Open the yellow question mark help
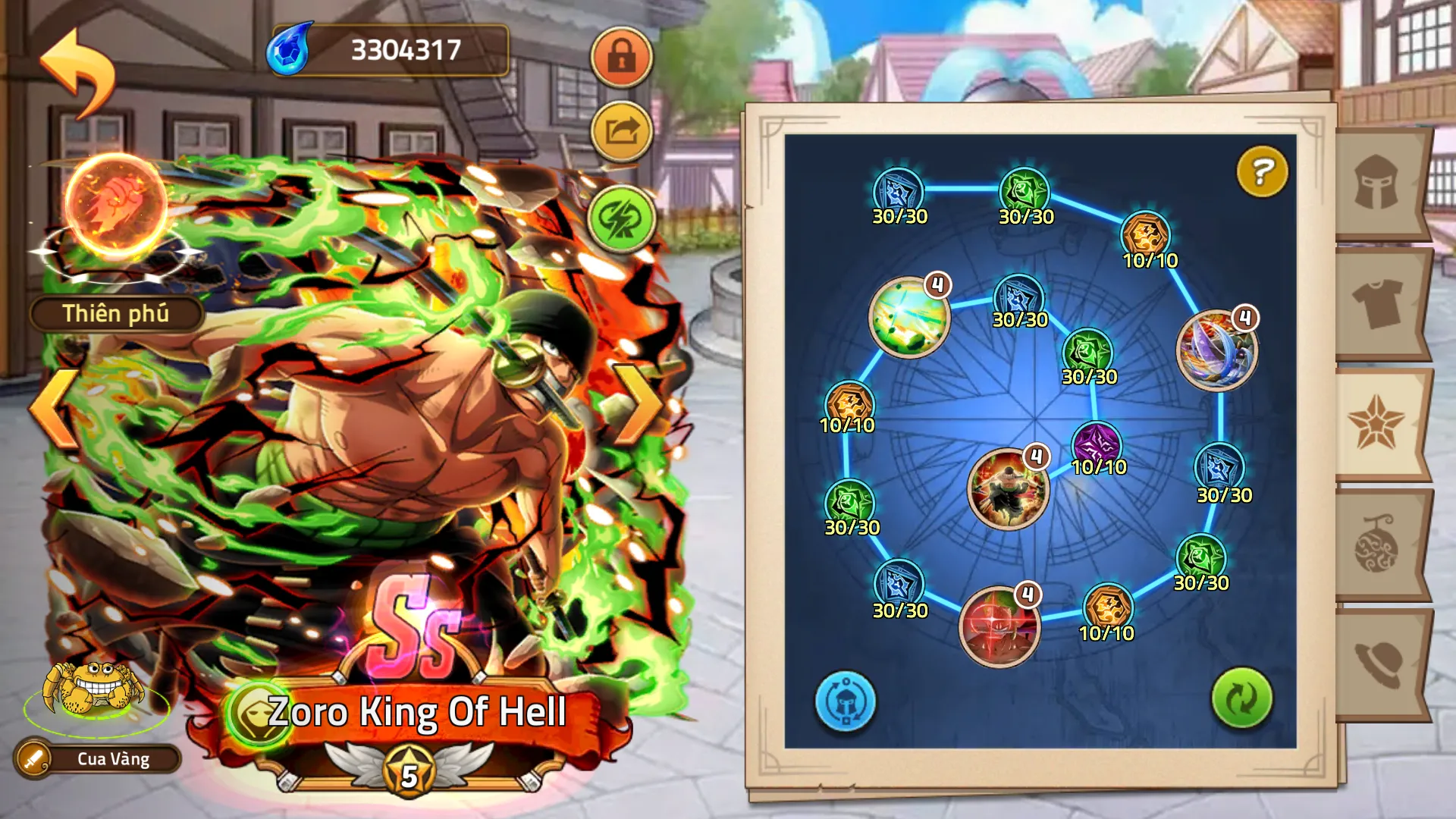This screenshot has width=1456, height=819. pyautogui.click(x=1262, y=172)
